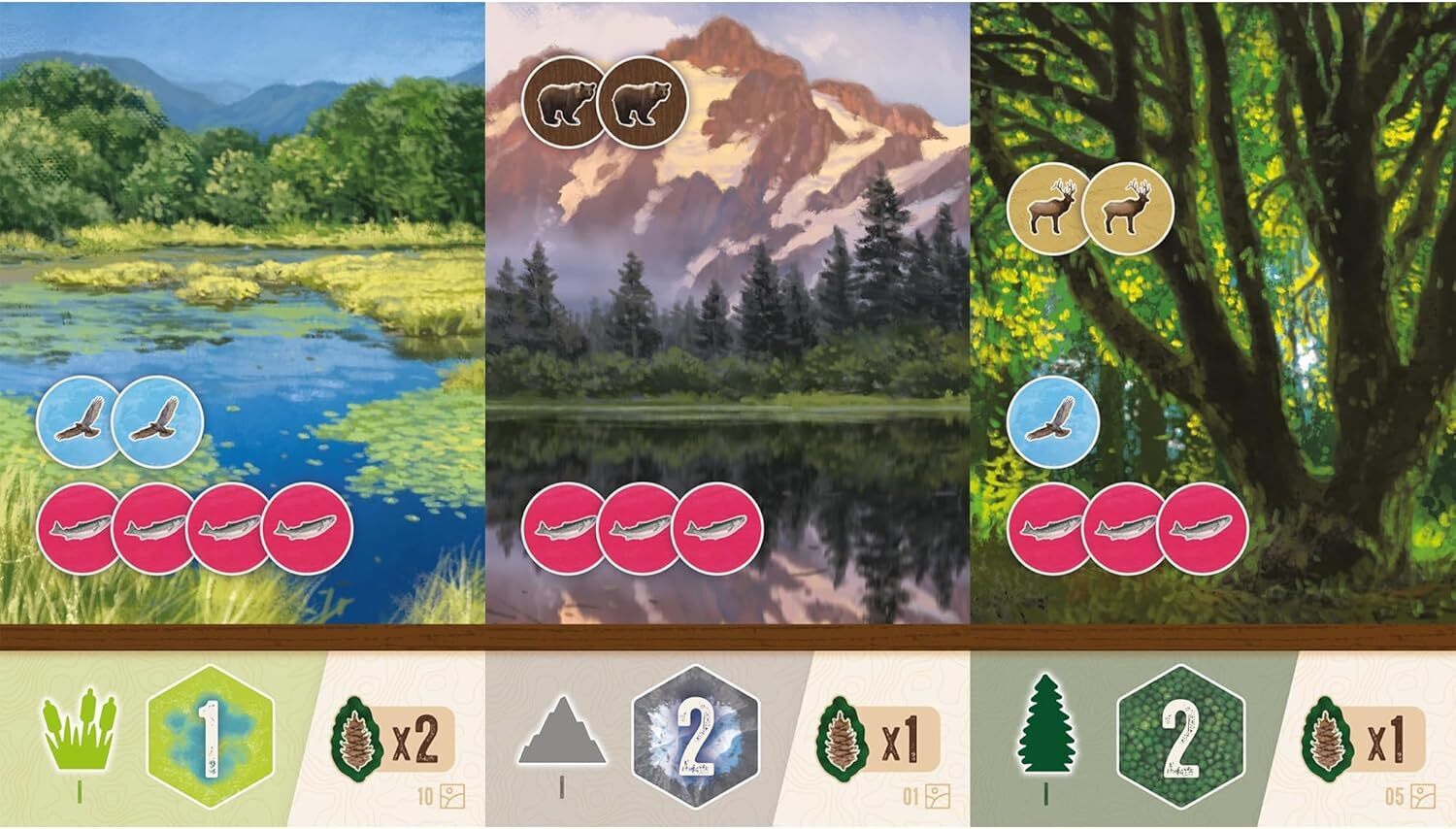
Task: Select the pair of elk tokens
Action: [1091, 209]
